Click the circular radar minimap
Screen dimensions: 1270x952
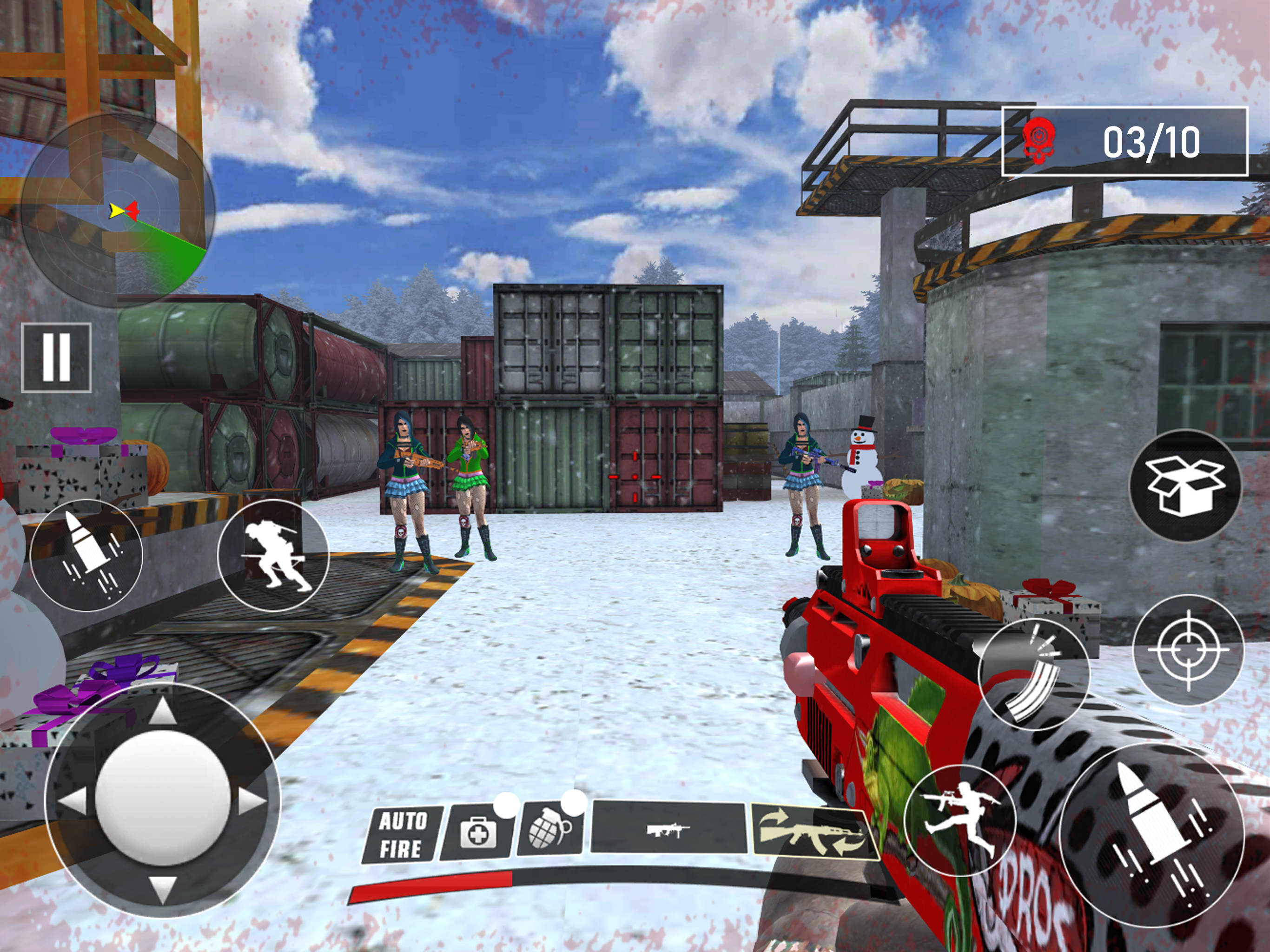click(118, 210)
